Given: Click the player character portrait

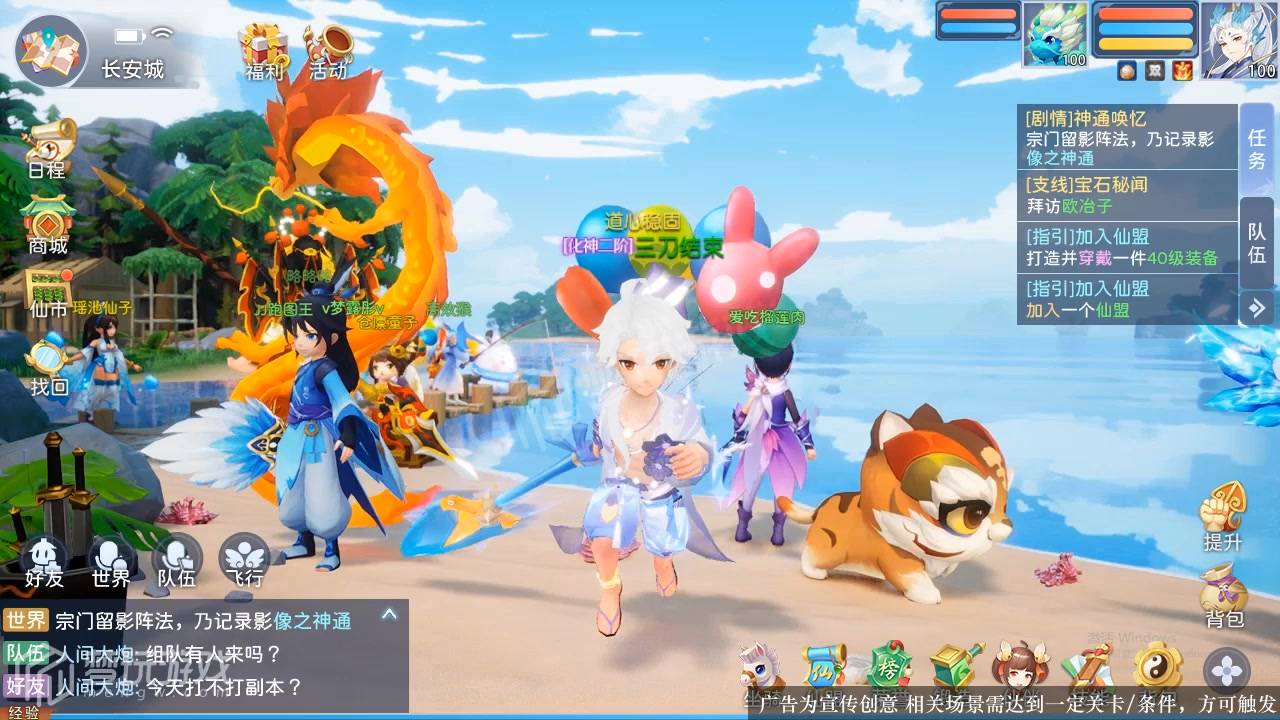Looking at the screenshot, I should (1239, 40).
